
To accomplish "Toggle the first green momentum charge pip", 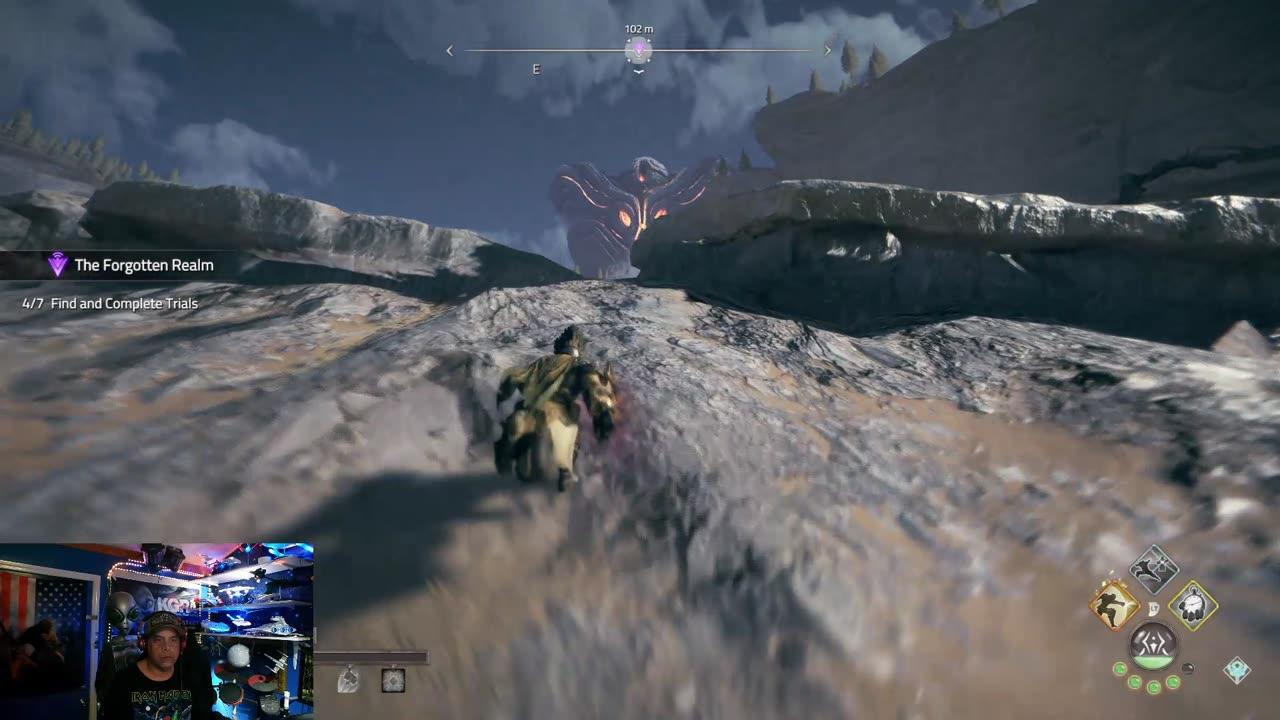I will [1120, 669].
